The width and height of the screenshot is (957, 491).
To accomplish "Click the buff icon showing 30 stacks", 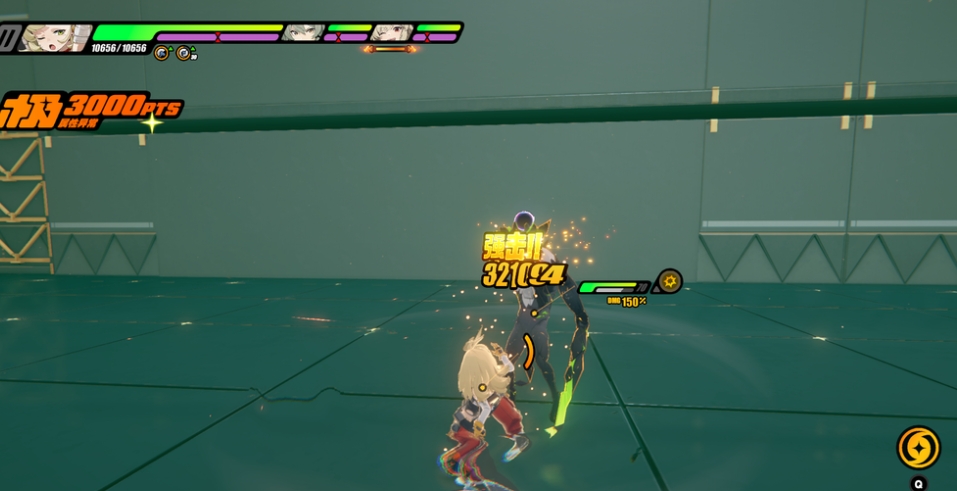I will pyautogui.click(x=185, y=53).
